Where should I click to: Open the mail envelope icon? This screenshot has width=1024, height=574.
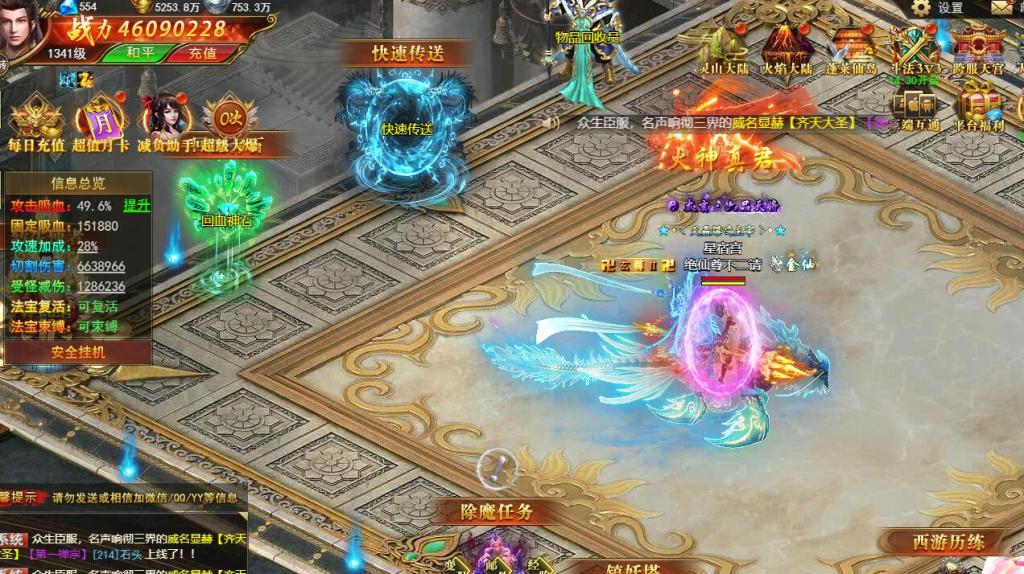click(1003, 8)
